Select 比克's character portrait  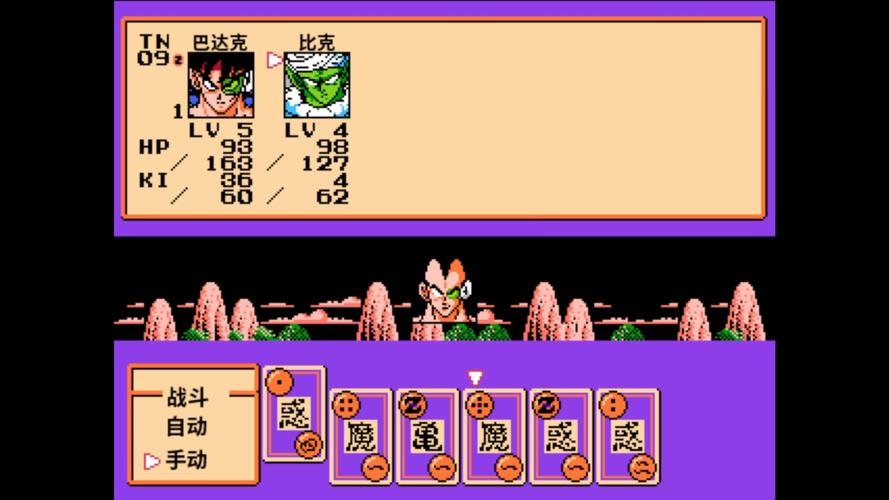[x=316, y=86]
